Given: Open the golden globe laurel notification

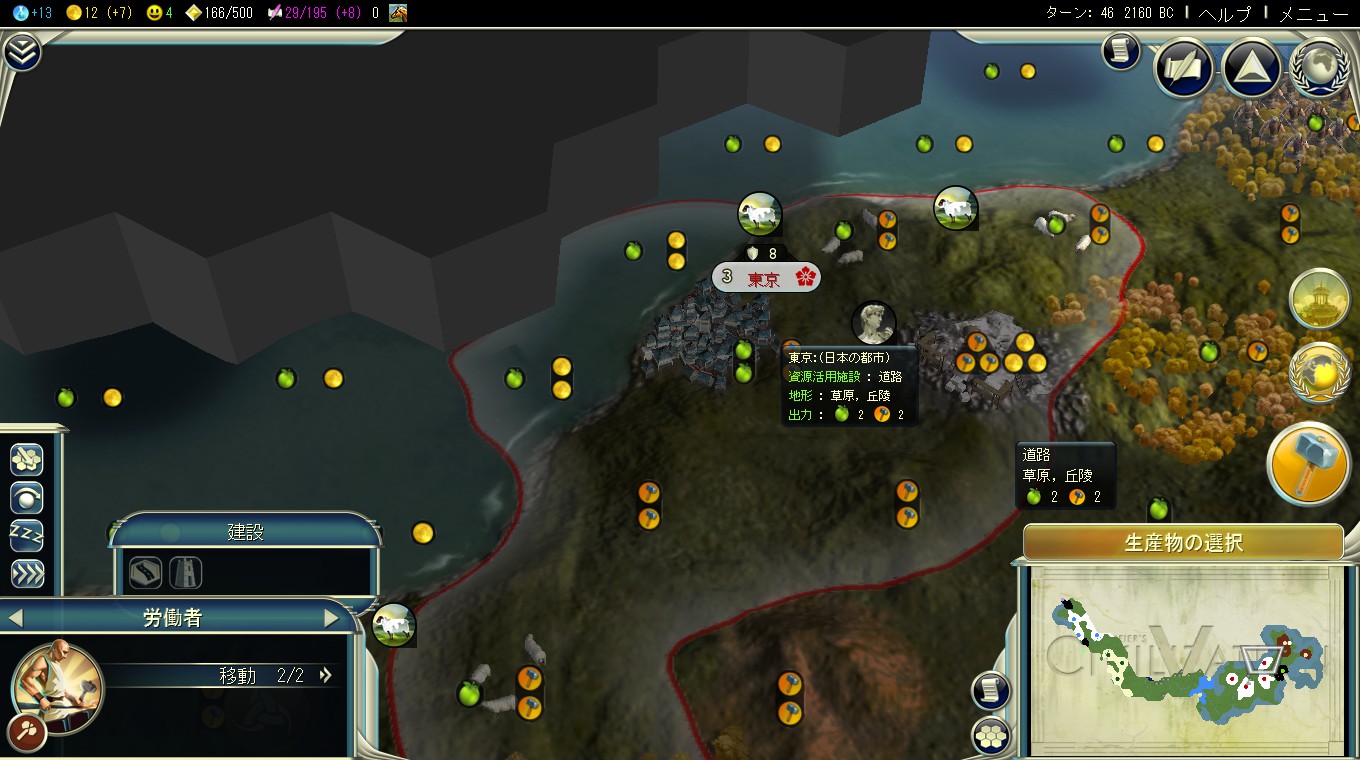Looking at the screenshot, I should 1319,373.
